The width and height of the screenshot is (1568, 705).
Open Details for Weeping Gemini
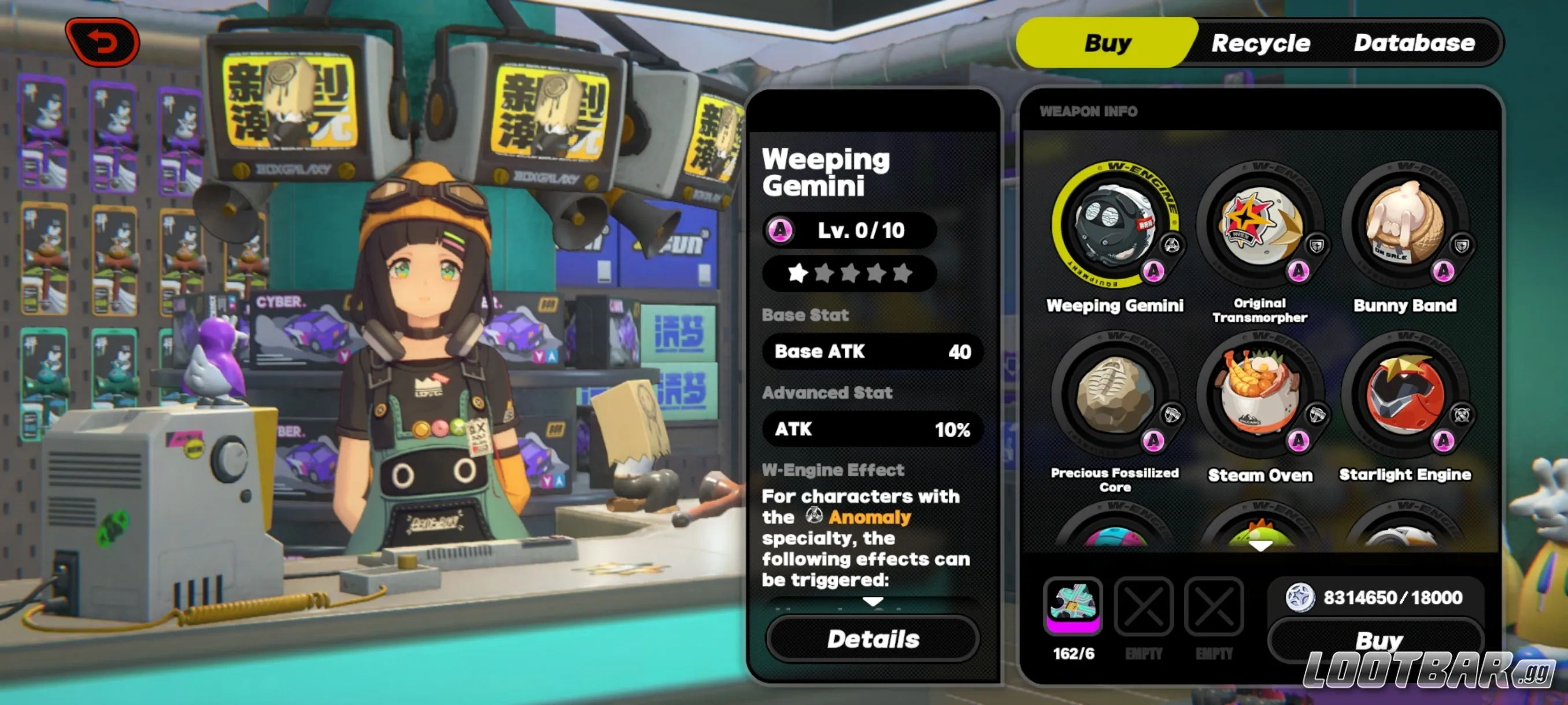coord(872,639)
